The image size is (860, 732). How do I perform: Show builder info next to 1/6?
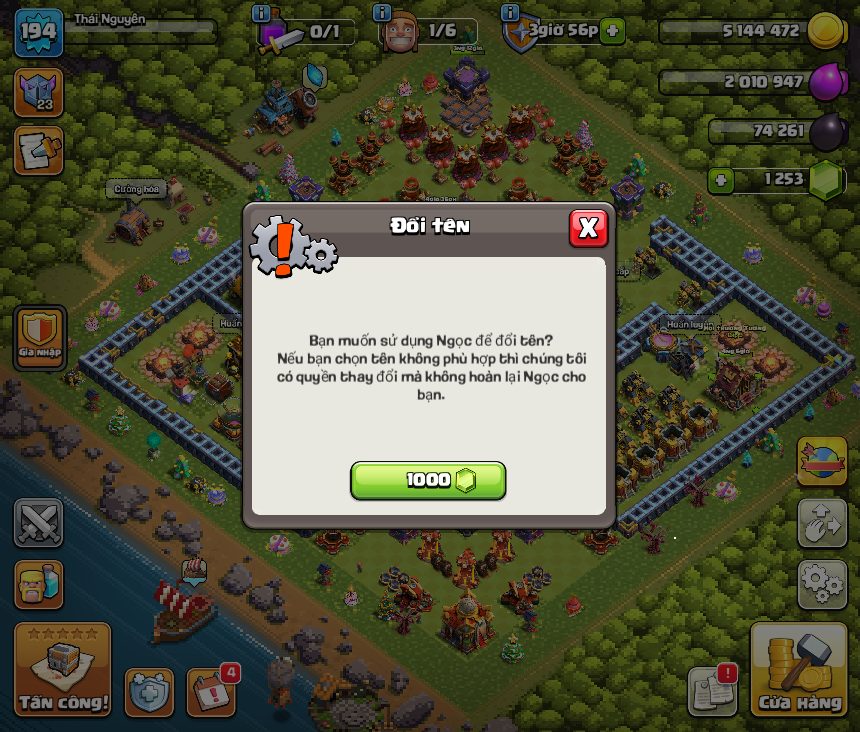coord(382,13)
